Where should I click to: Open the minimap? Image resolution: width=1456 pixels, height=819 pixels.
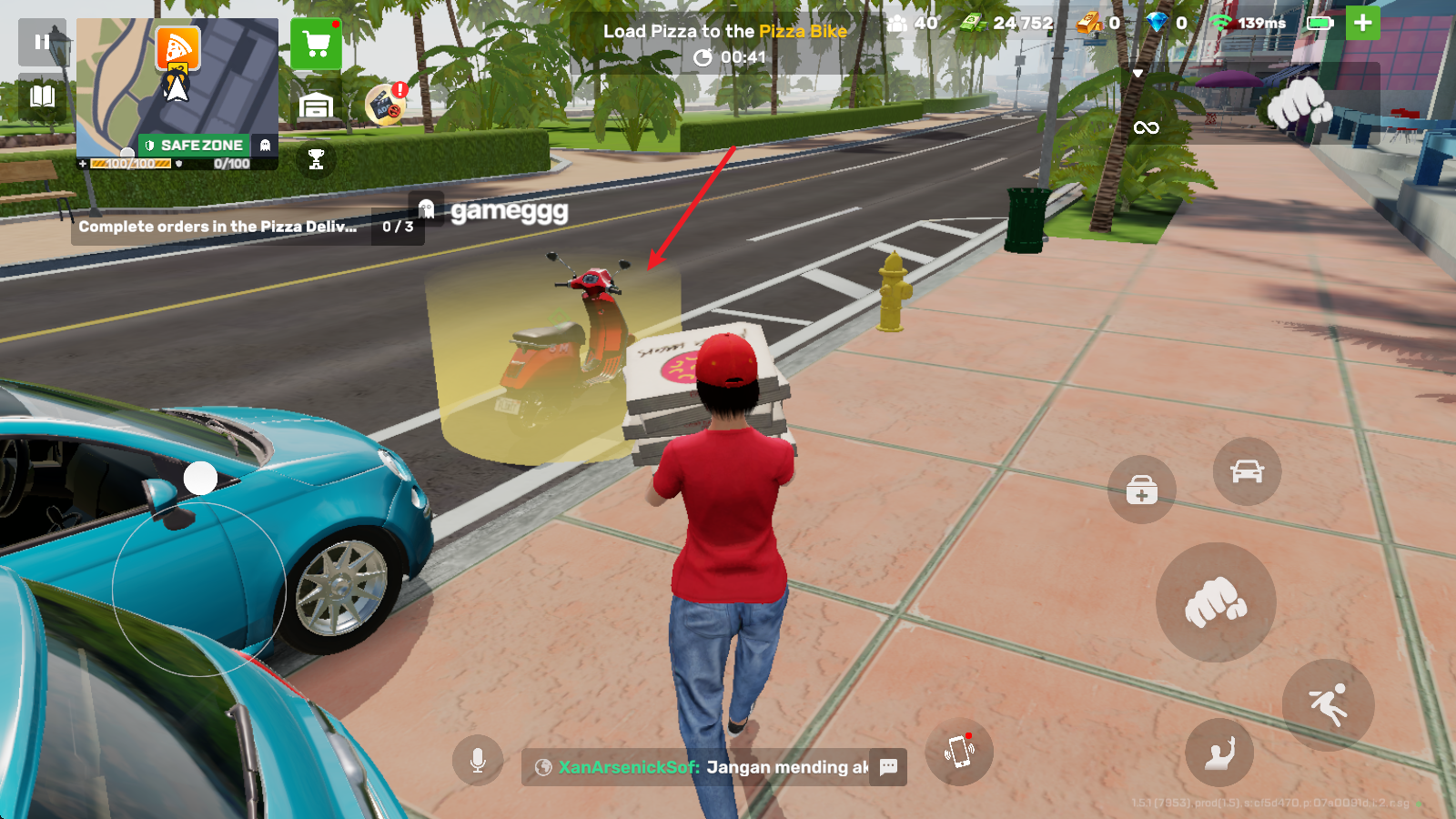177,86
